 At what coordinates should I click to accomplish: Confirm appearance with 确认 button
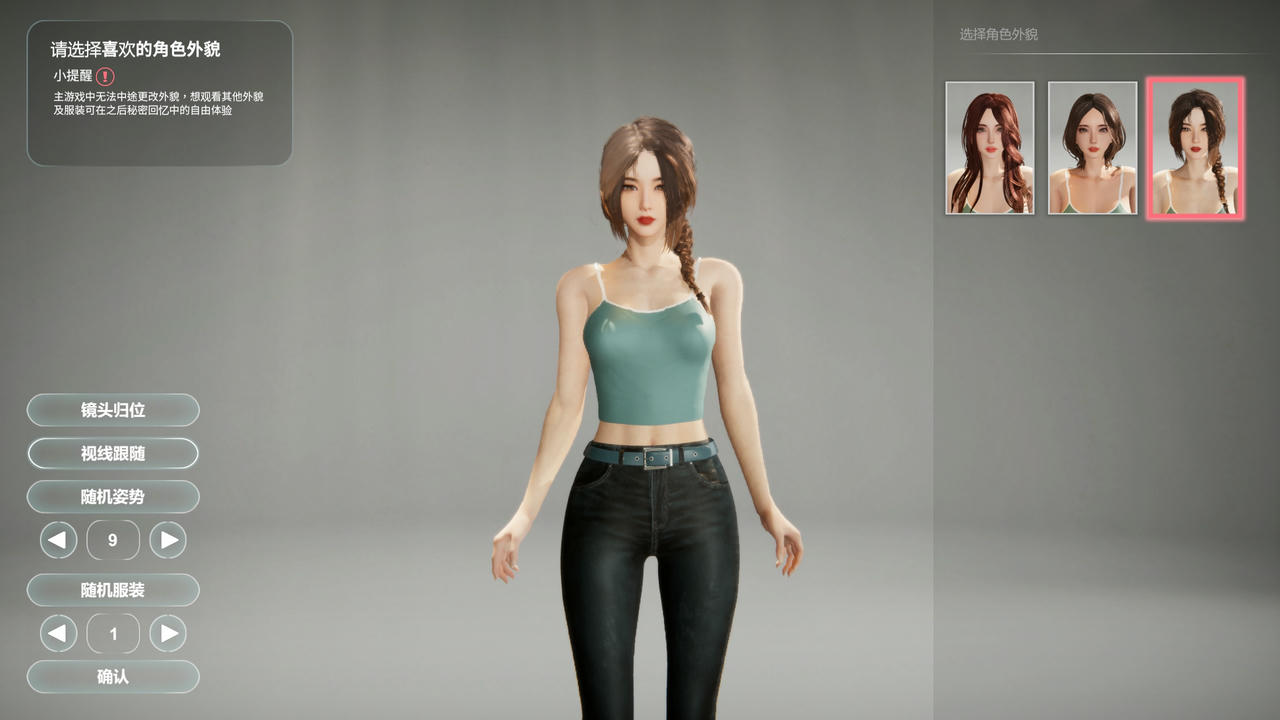(x=113, y=677)
